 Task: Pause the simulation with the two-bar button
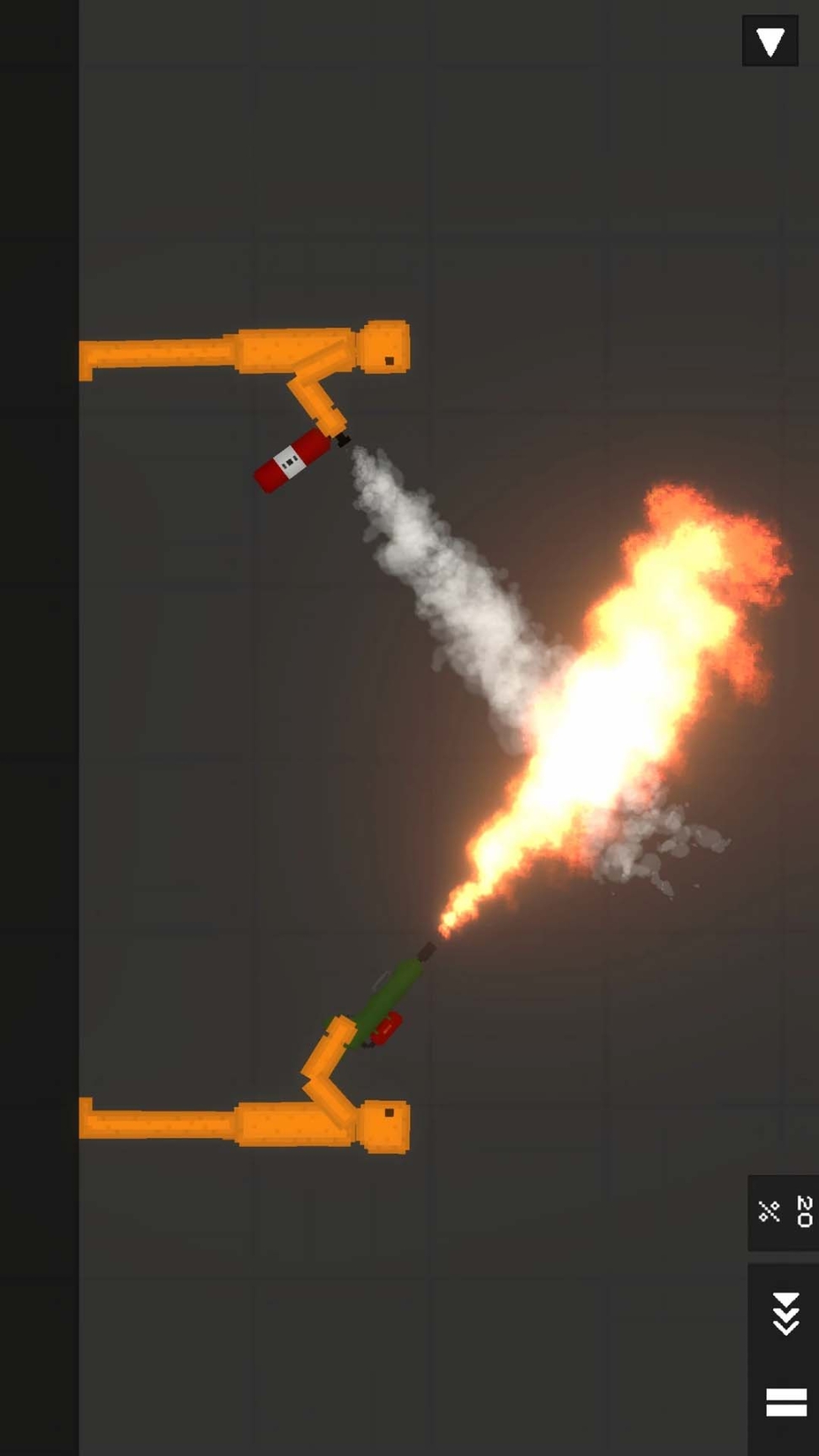coord(785,1403)
